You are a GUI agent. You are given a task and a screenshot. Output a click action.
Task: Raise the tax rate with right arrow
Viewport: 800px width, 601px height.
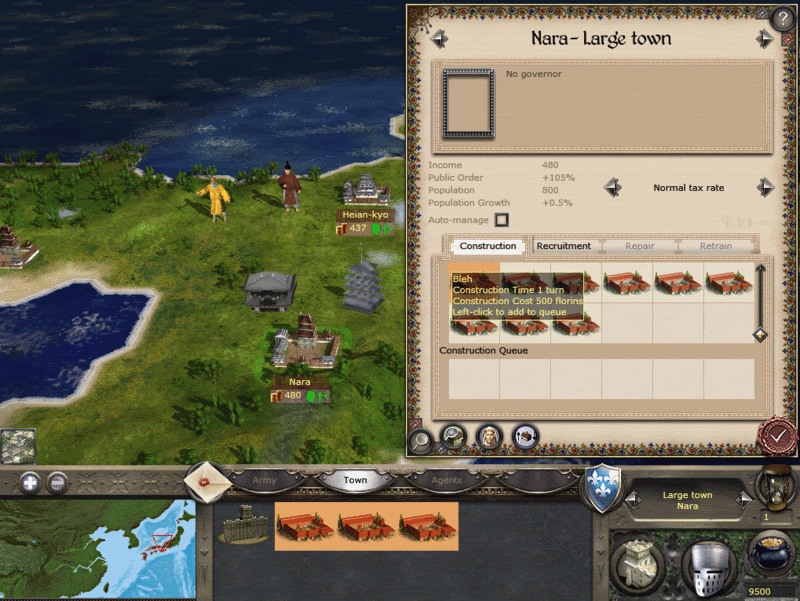(x=765, y=188)
